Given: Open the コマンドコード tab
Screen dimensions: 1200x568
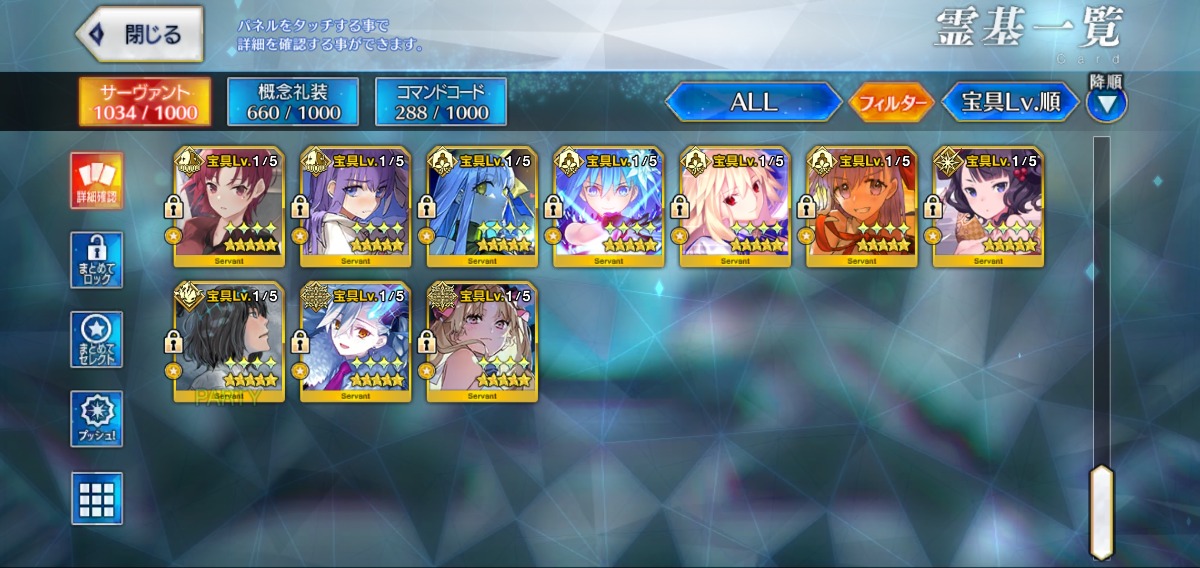Looking at the screenshot, I should (441, 102).
